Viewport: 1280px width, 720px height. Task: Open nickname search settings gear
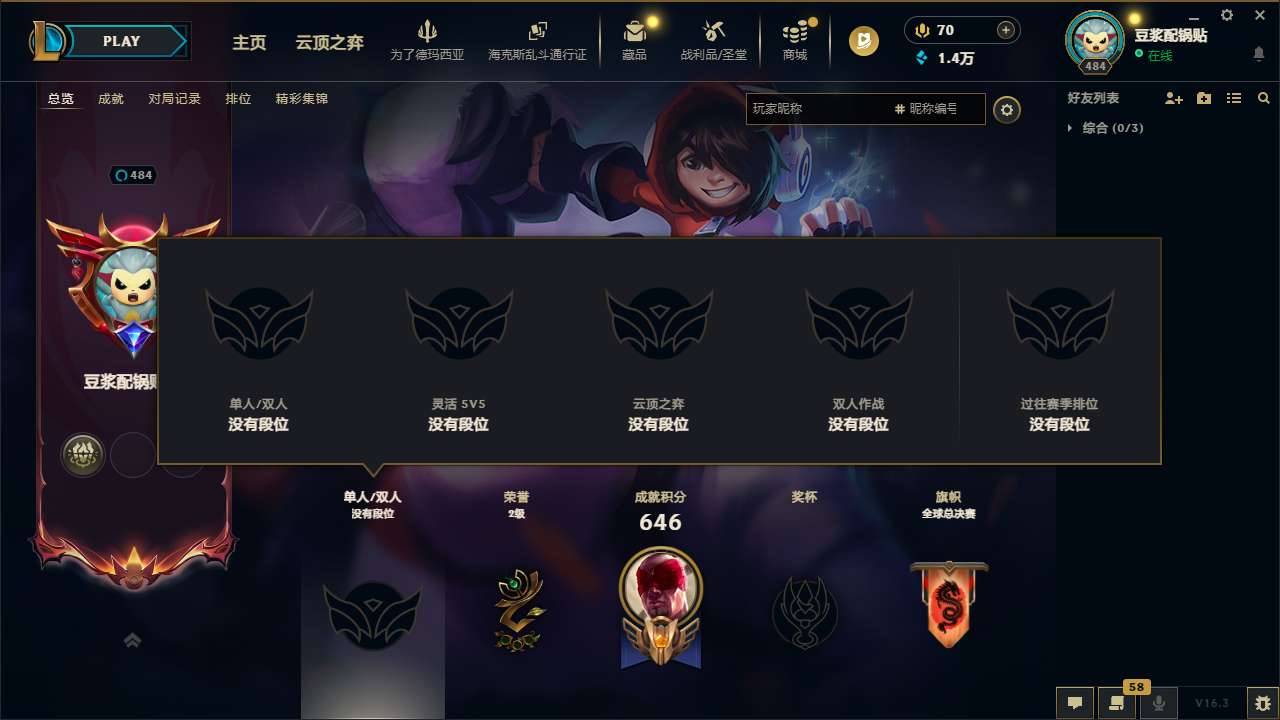(1007, 110)
